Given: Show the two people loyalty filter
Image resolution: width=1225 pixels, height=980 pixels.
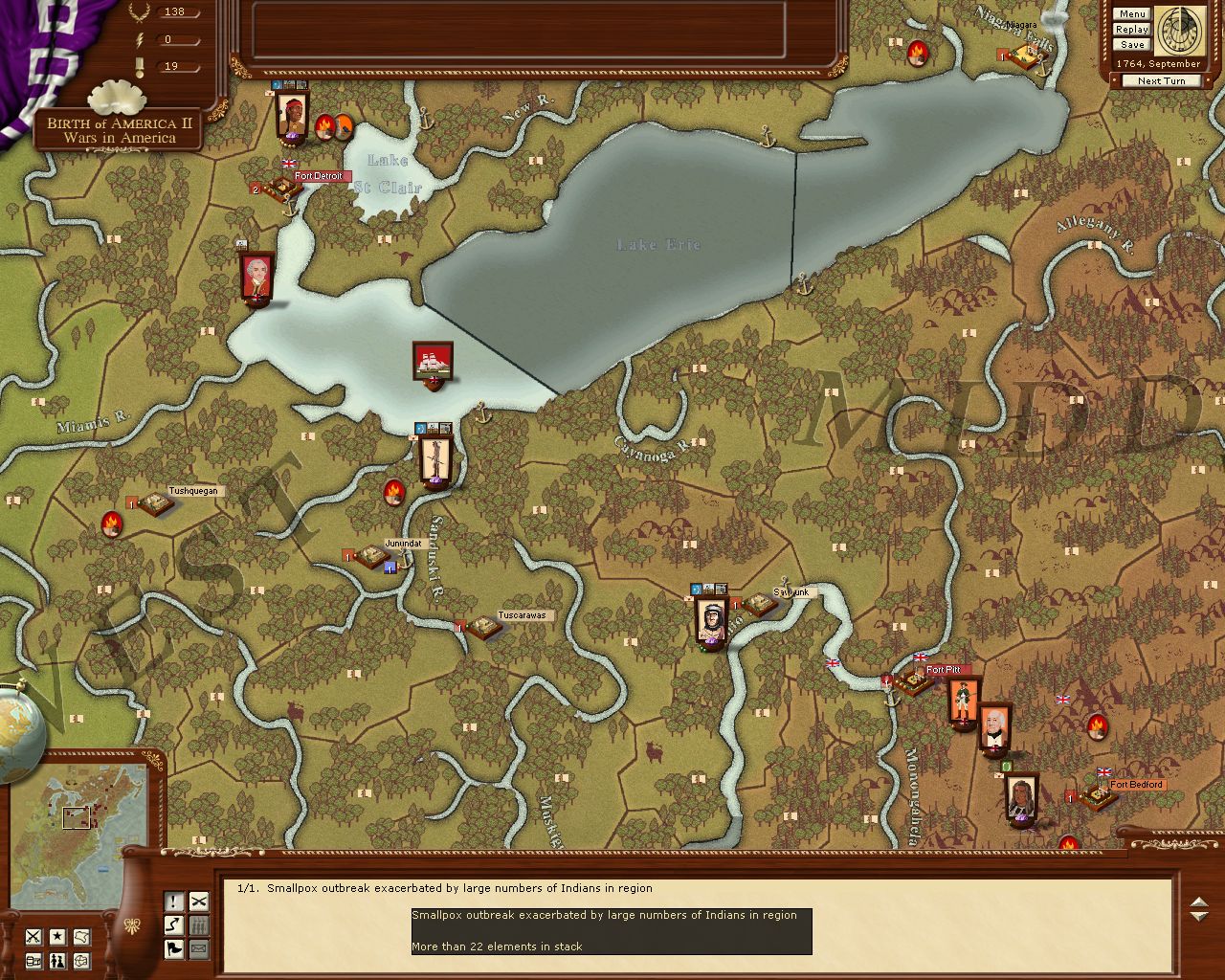Looking at the screenshot, I should pyautogui.click(x=57, y=960).
